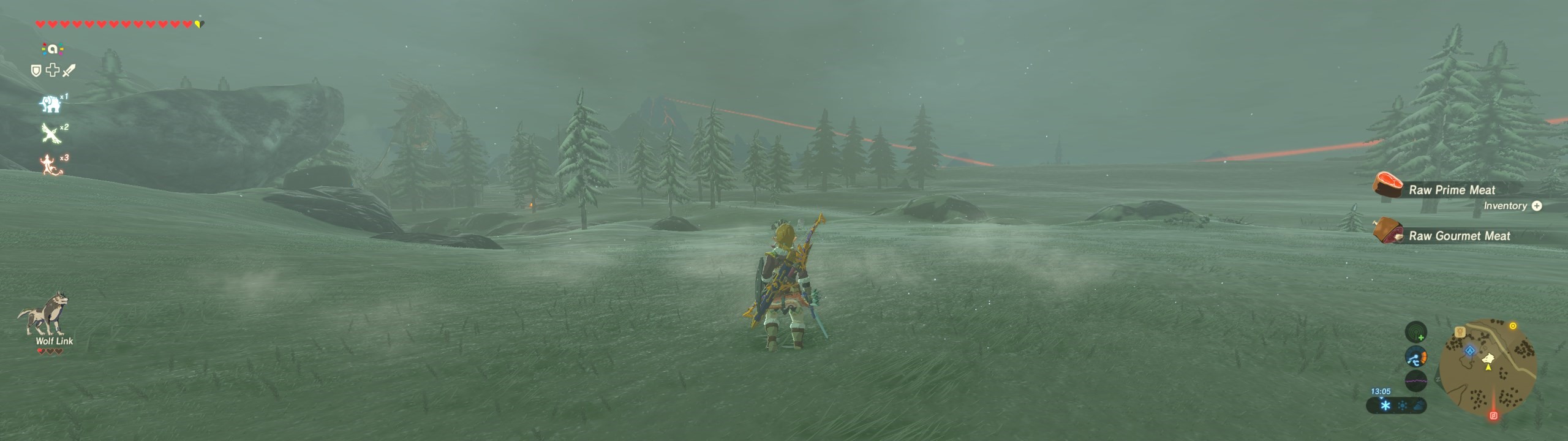
Task: Click the temperature gauge icon
Action: point(1415,357)
